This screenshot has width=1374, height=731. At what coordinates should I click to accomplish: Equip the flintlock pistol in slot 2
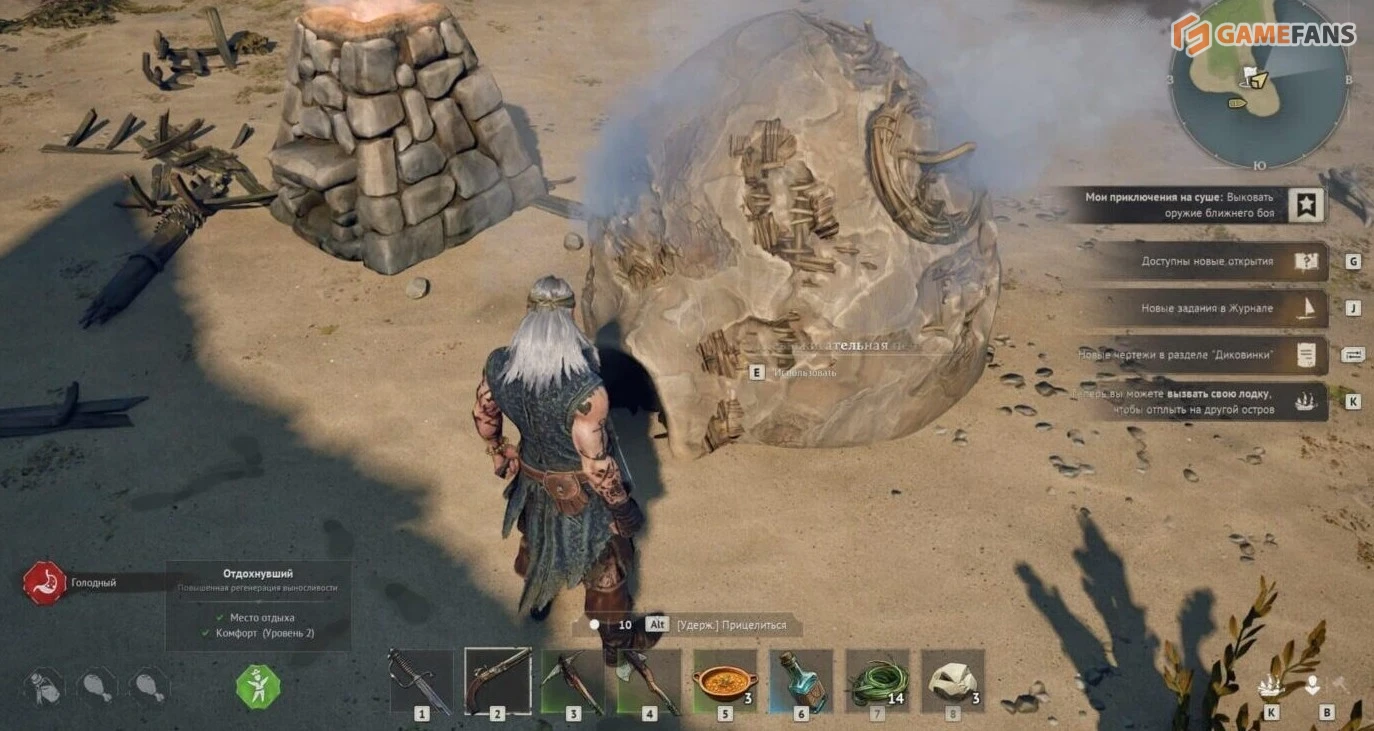[x=497, y=681]
